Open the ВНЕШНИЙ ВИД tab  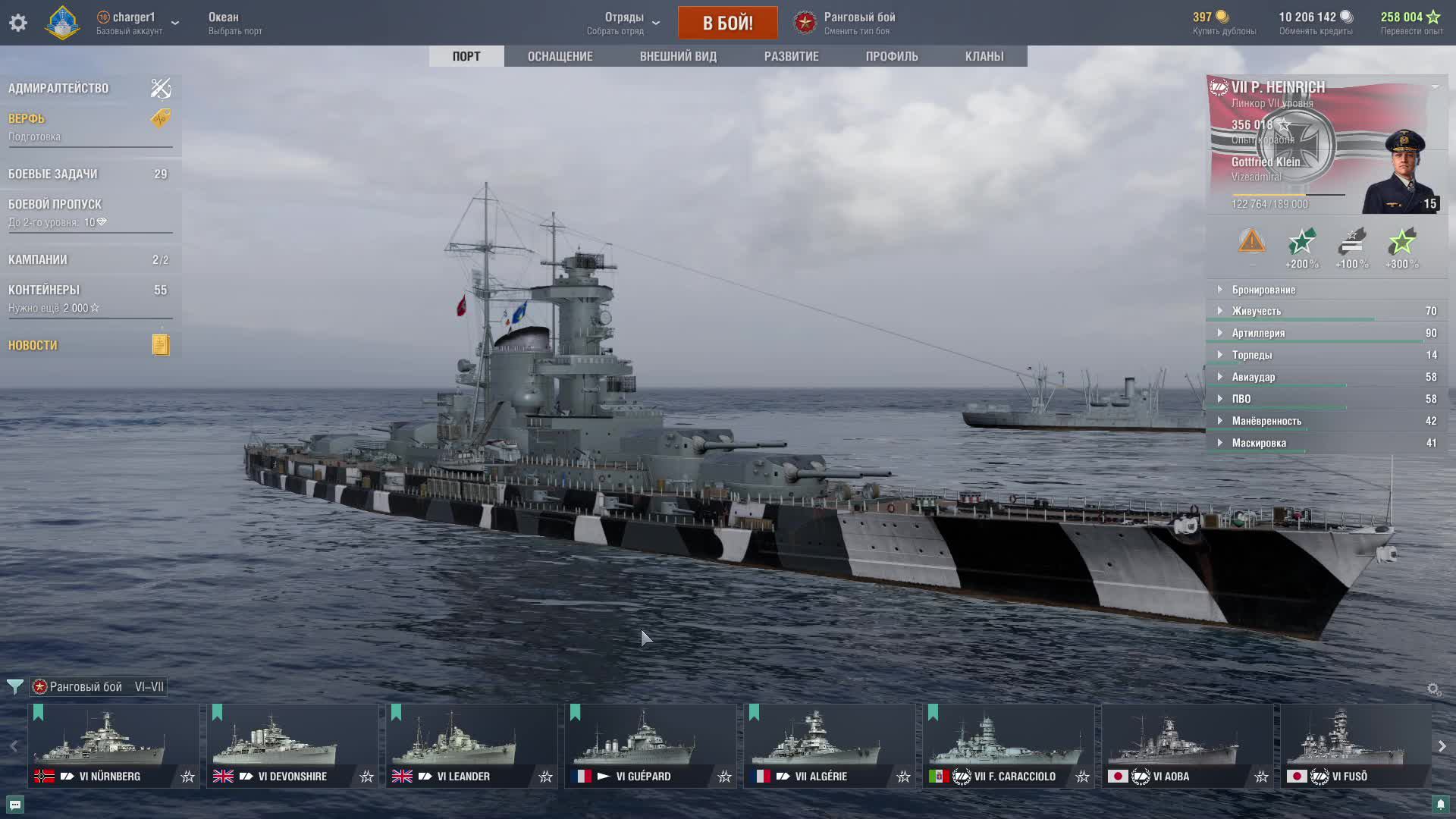pyautogui.click(x=678, y=56)
